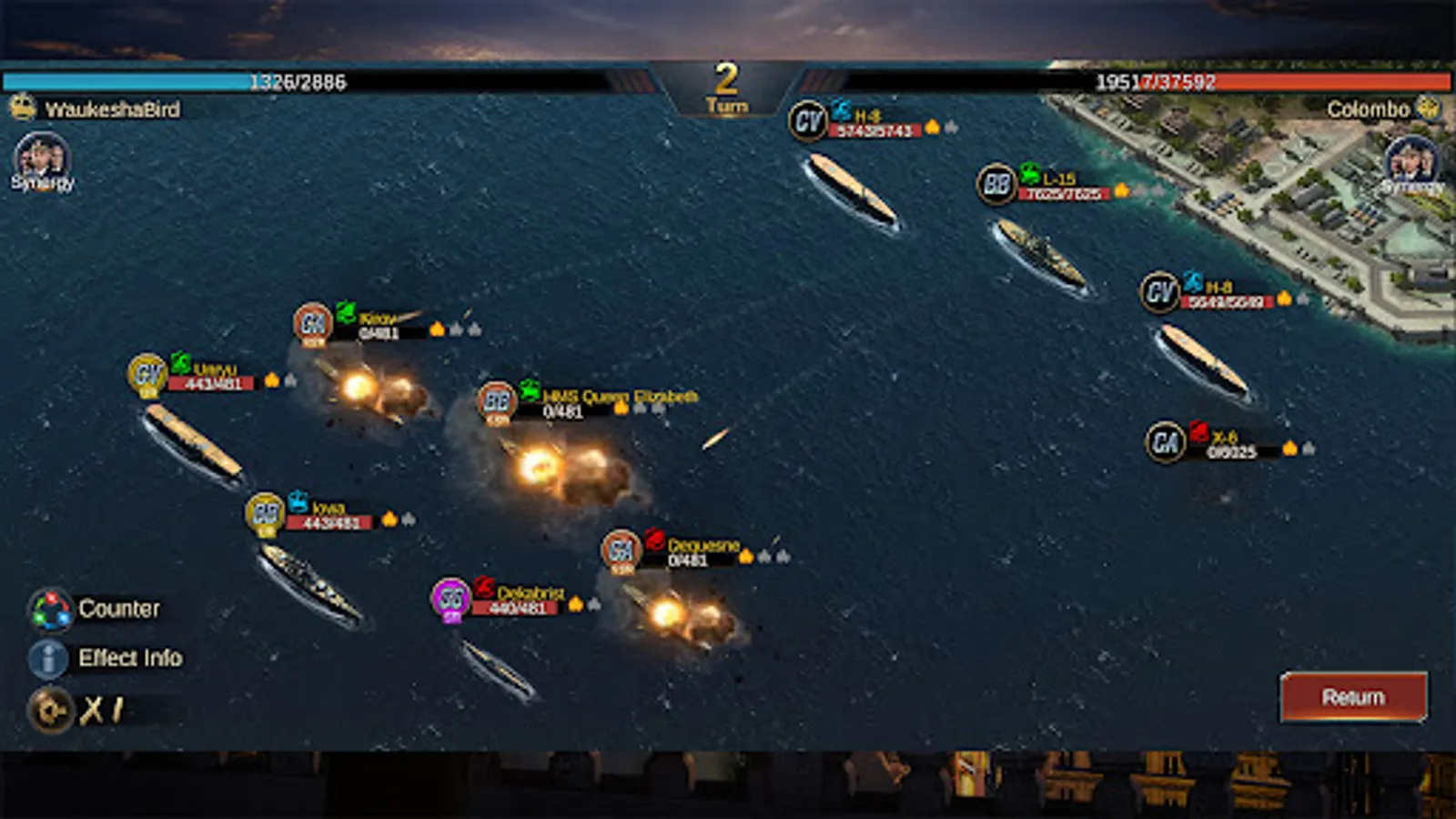Select the HMS Queen Elizabeth BB badge
The width and height of the screenshot is (1456, 819).
[x=497, y=401]
